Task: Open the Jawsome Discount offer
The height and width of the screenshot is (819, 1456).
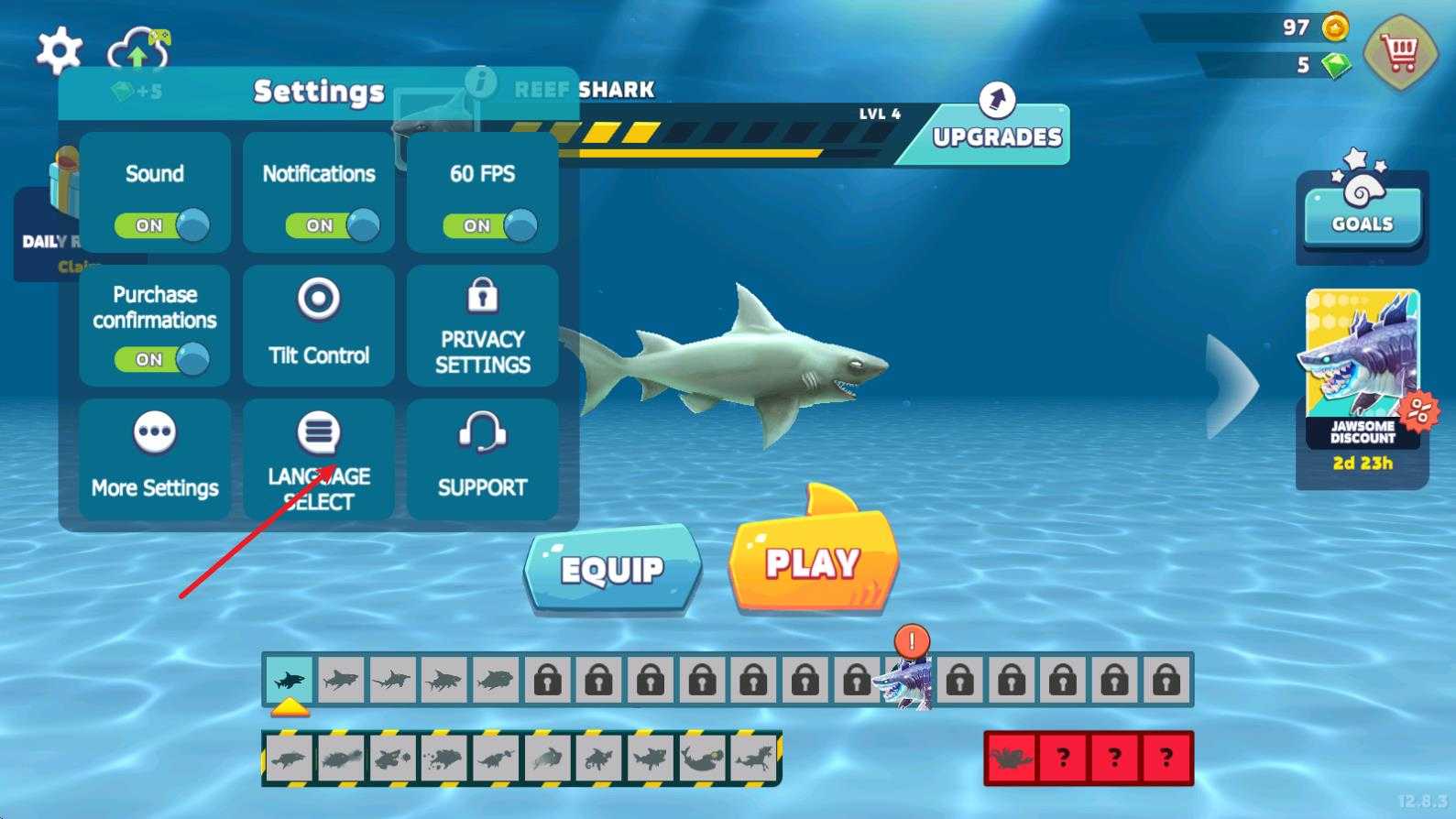Action: tap(1363, 380)
